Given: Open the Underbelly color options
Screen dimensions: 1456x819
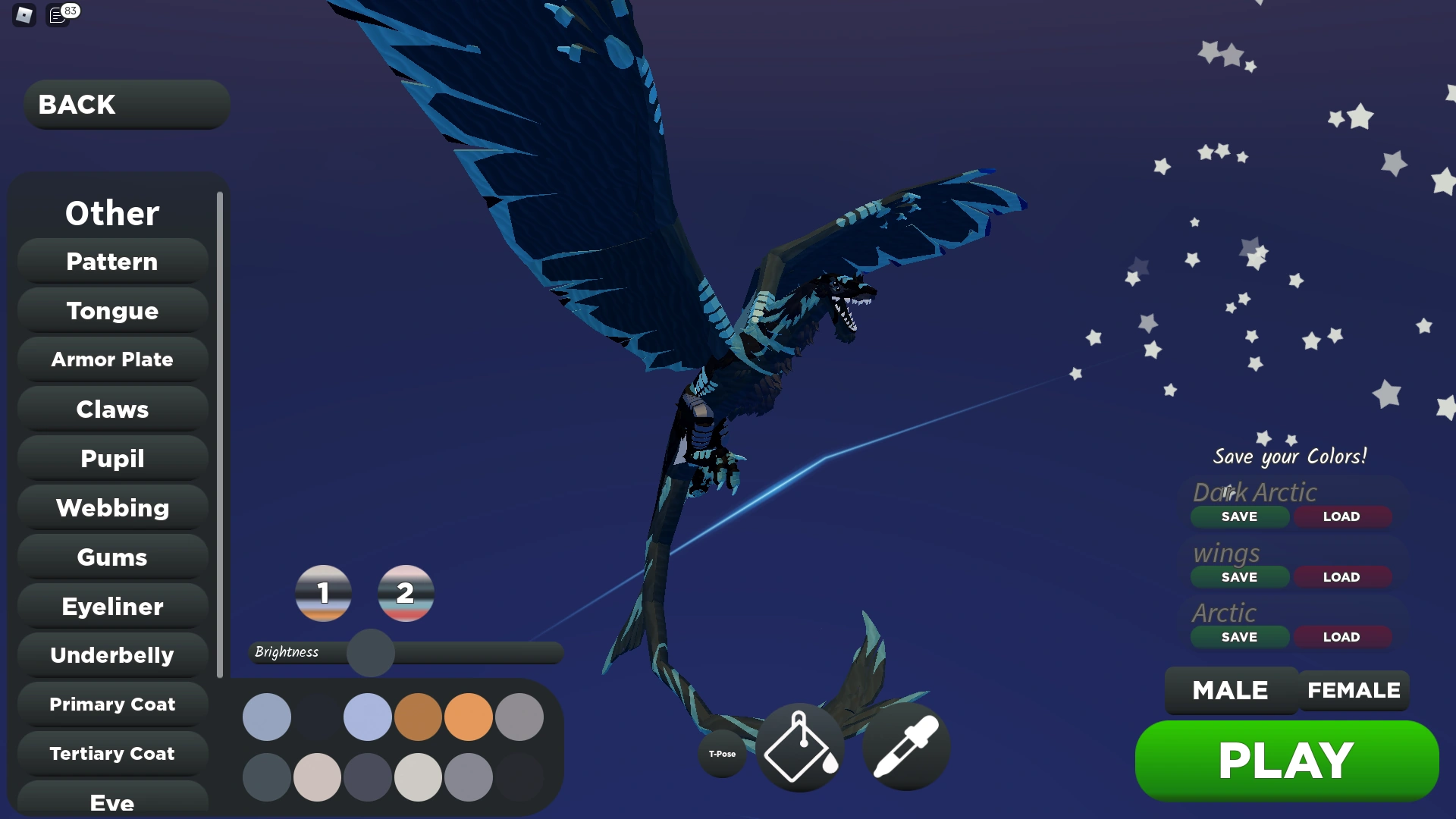Looking at the screenshot, I should coord(111,654).
